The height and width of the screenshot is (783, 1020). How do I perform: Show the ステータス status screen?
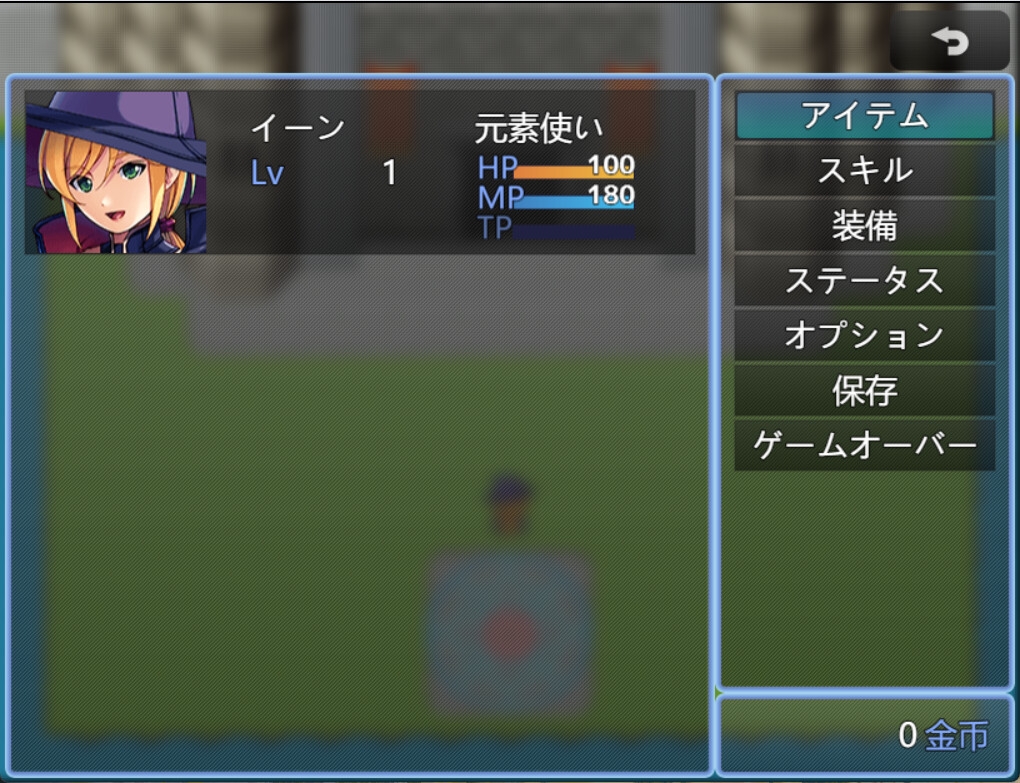pyautogui.click(x=864, y=281)
